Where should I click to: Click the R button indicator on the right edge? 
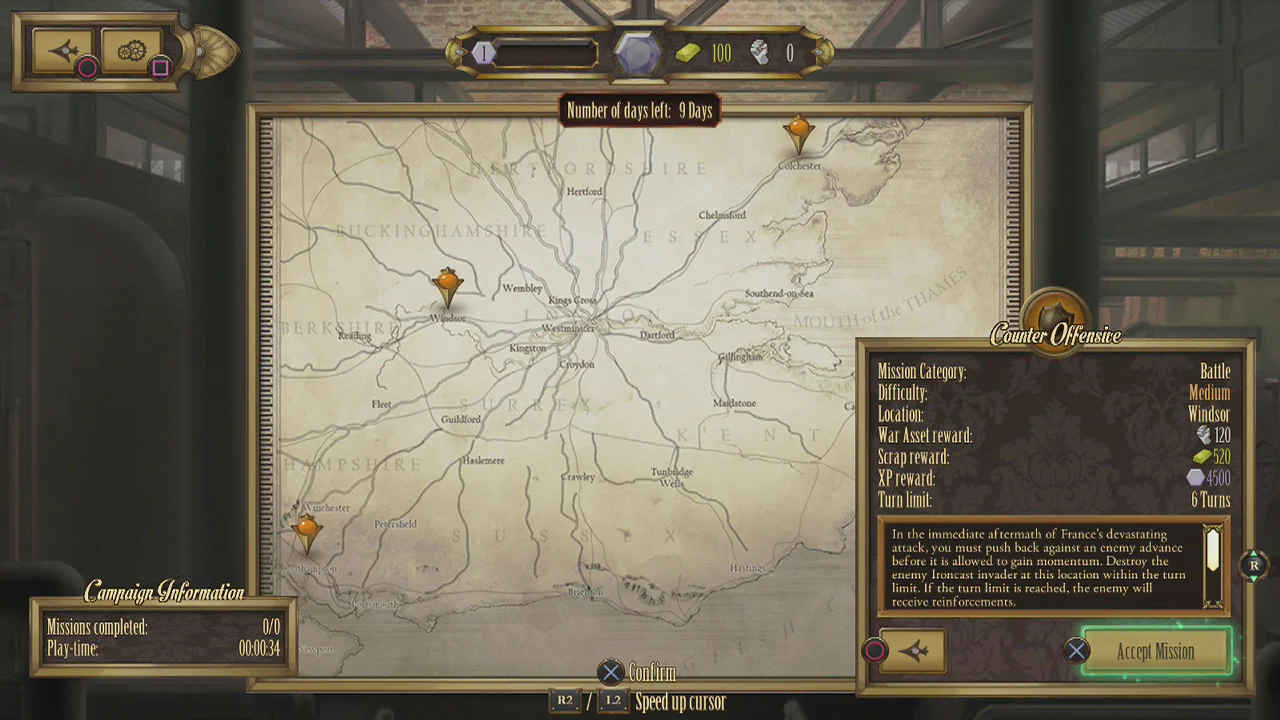1254,566
